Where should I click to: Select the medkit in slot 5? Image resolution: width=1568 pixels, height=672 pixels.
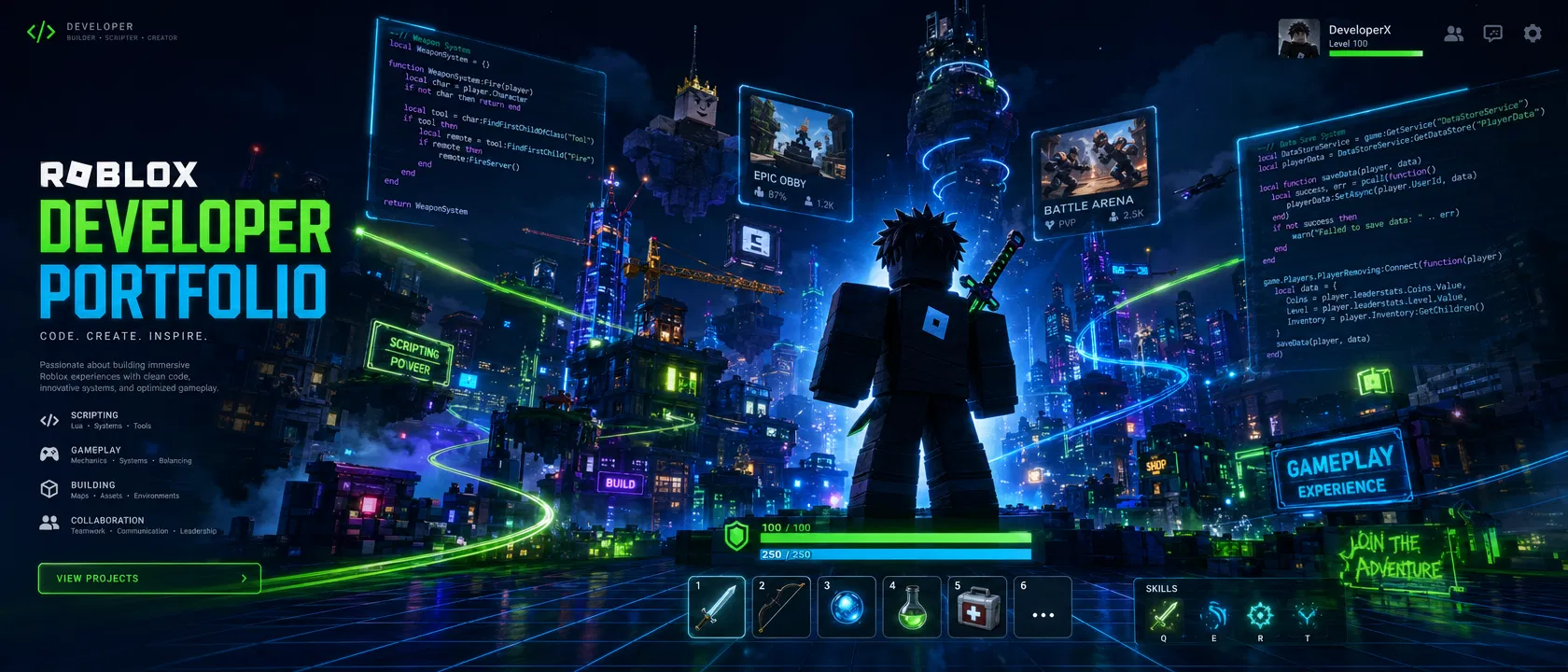(x=977, y=608)
